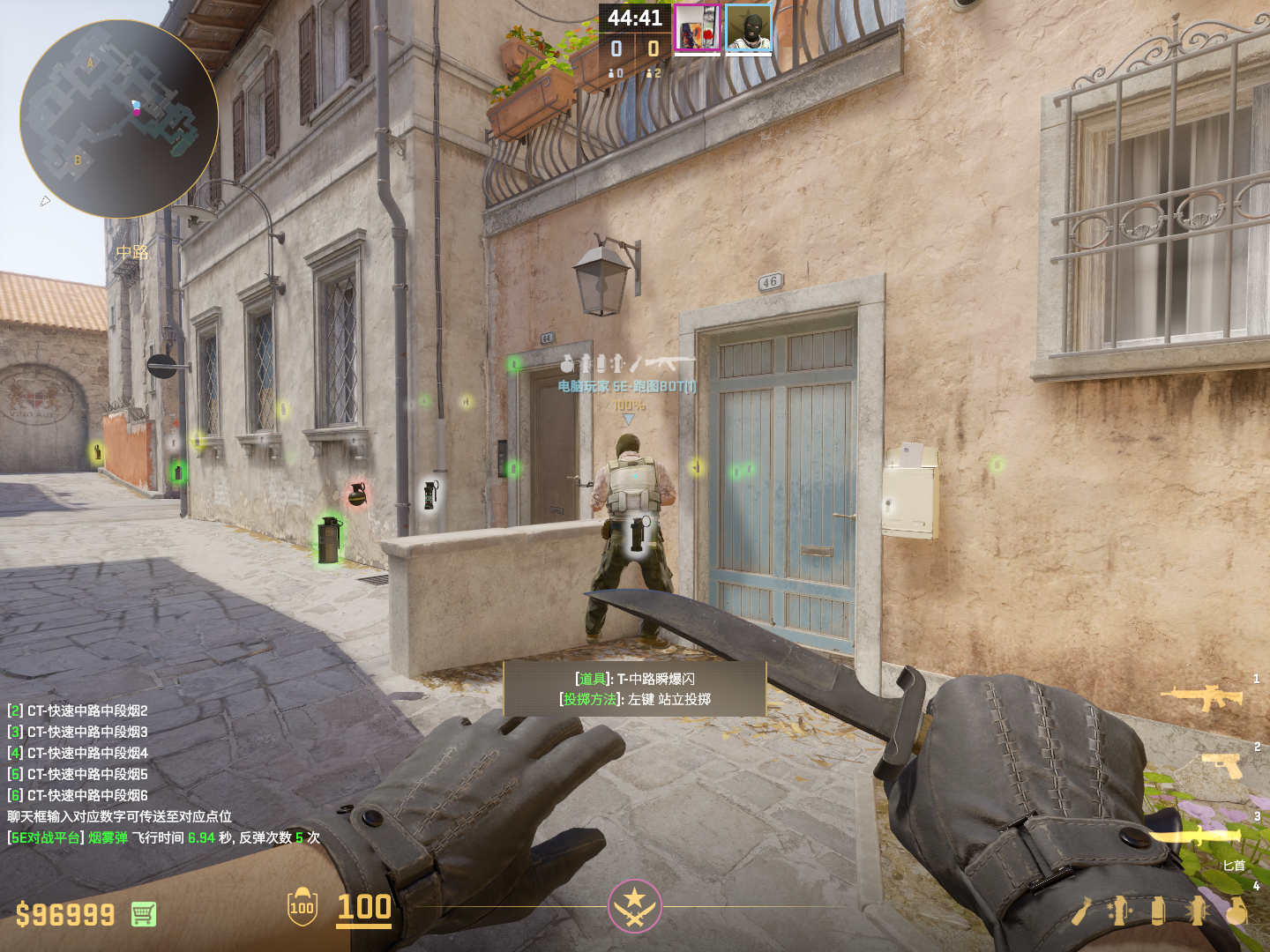Select the masked bot player avatar
The width and height of the screenshot is (1270, 952).
[x=749, y=28]
